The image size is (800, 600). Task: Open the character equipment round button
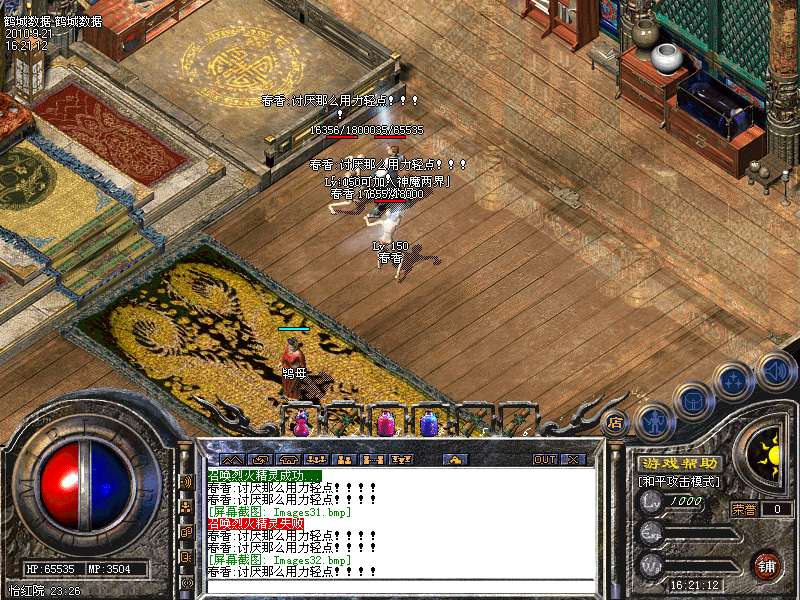652,420
